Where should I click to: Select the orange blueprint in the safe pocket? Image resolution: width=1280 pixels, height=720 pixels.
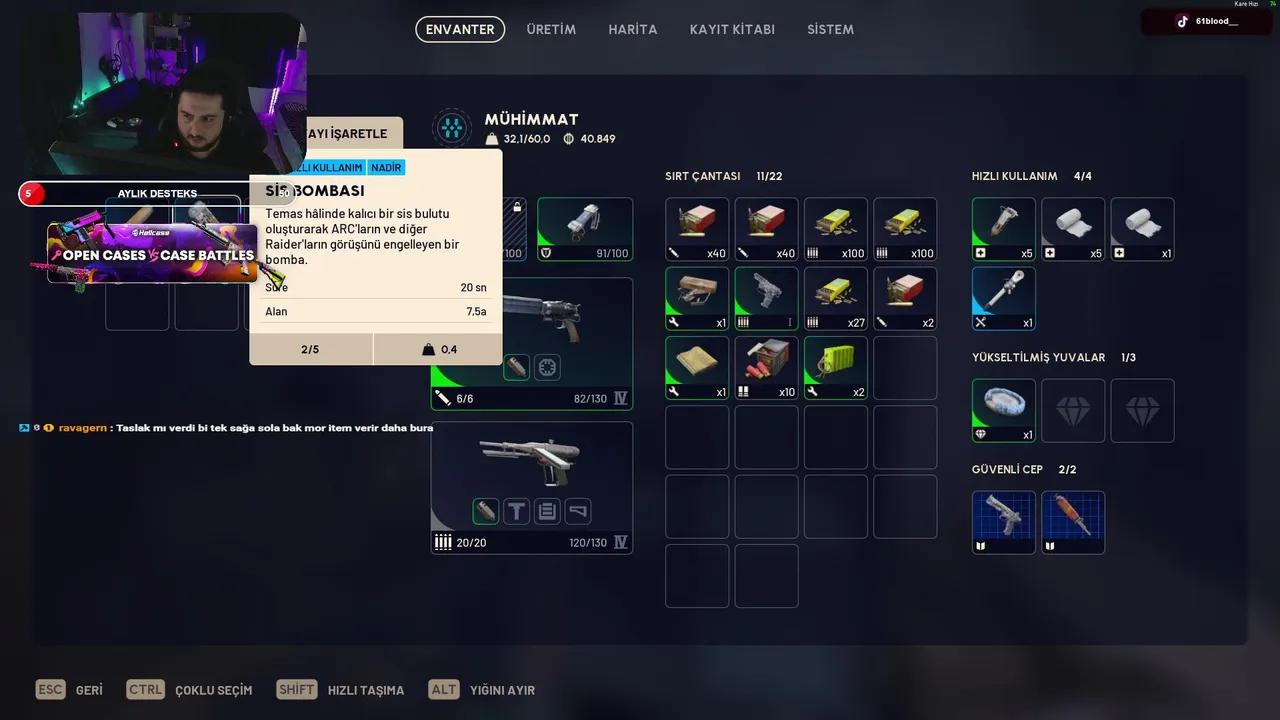pos(1073,522)
